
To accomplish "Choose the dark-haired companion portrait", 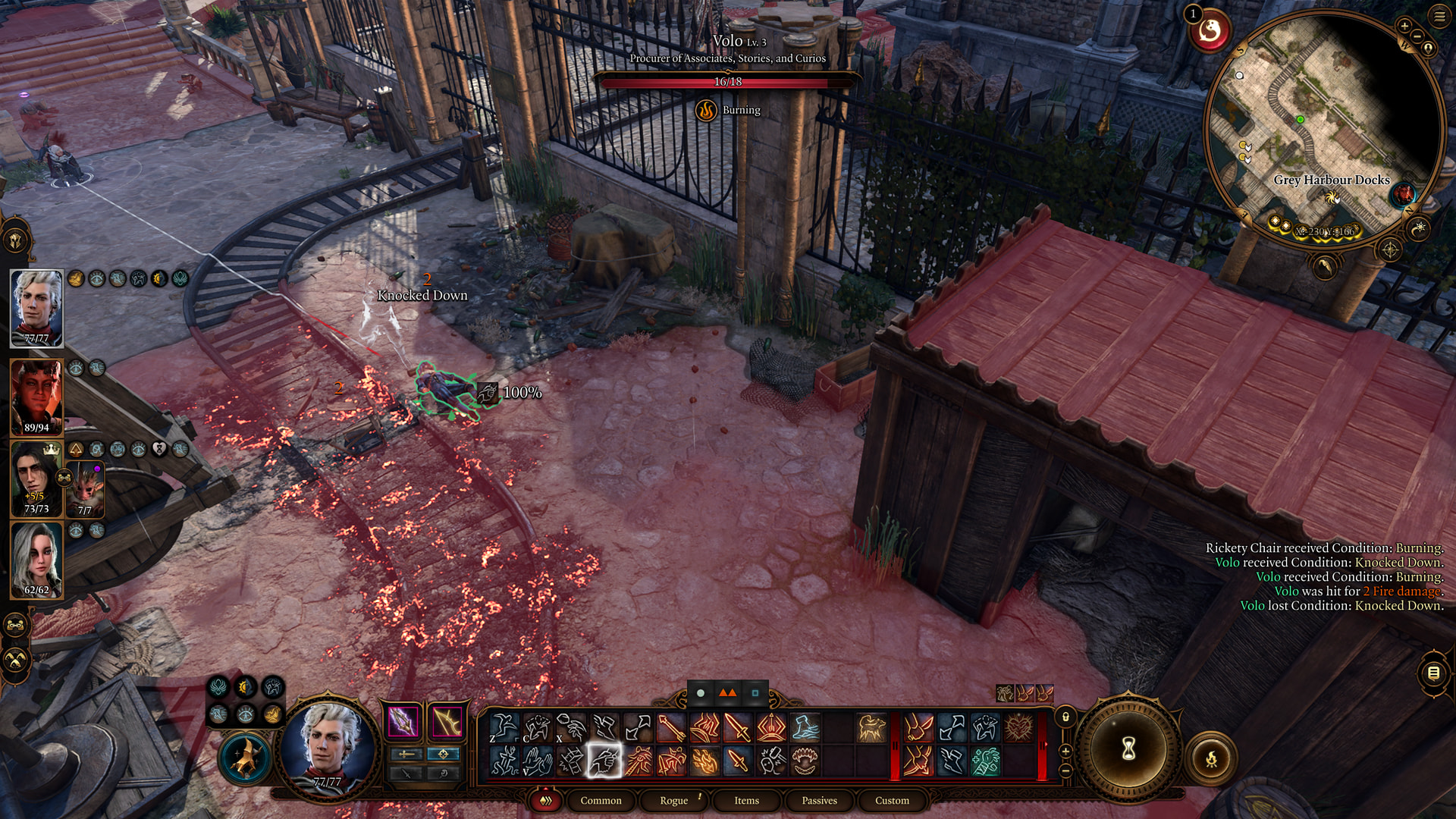I will [x=35, y=478].
